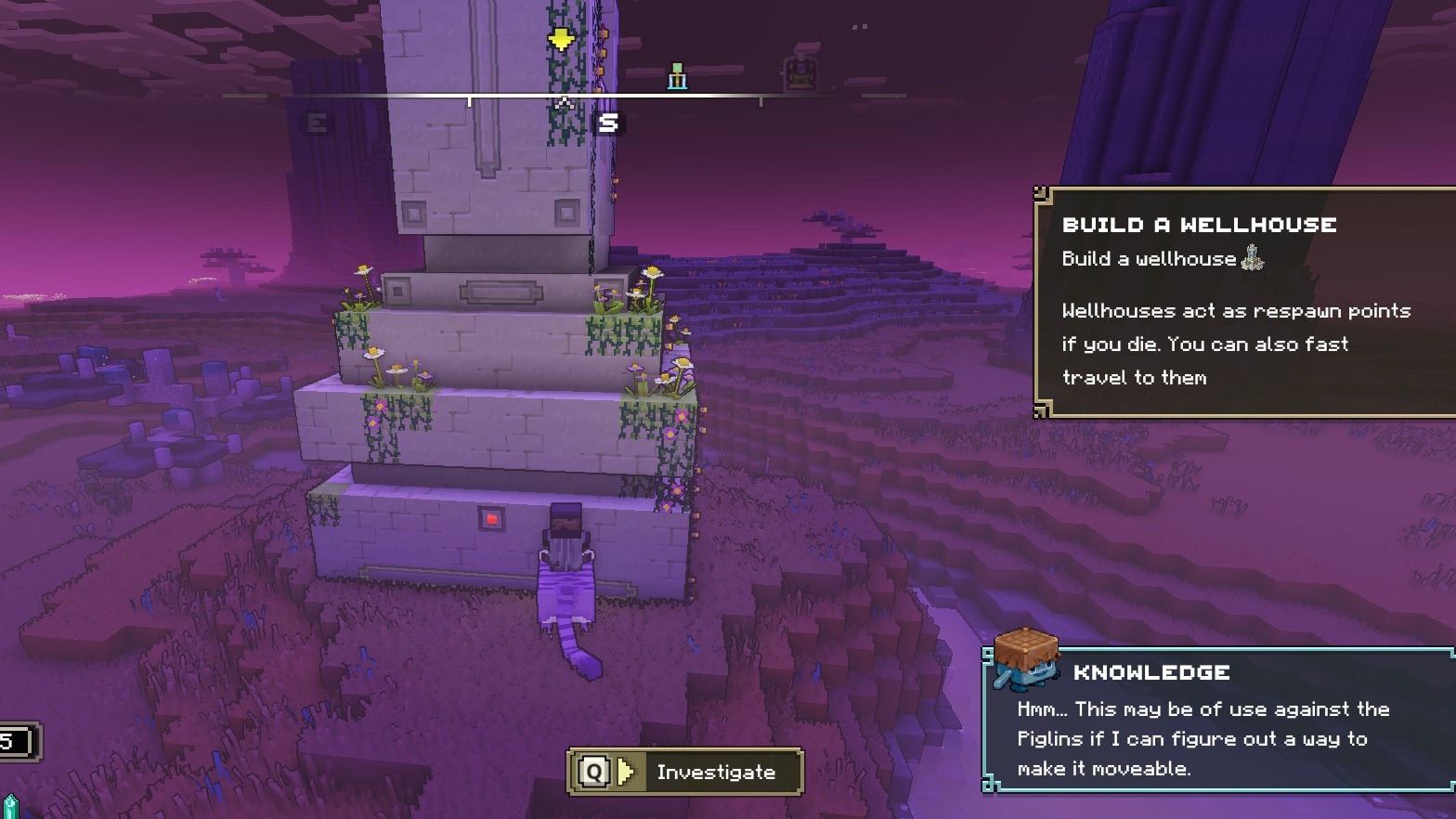Click the yellow objective marker on the compass

561,39
